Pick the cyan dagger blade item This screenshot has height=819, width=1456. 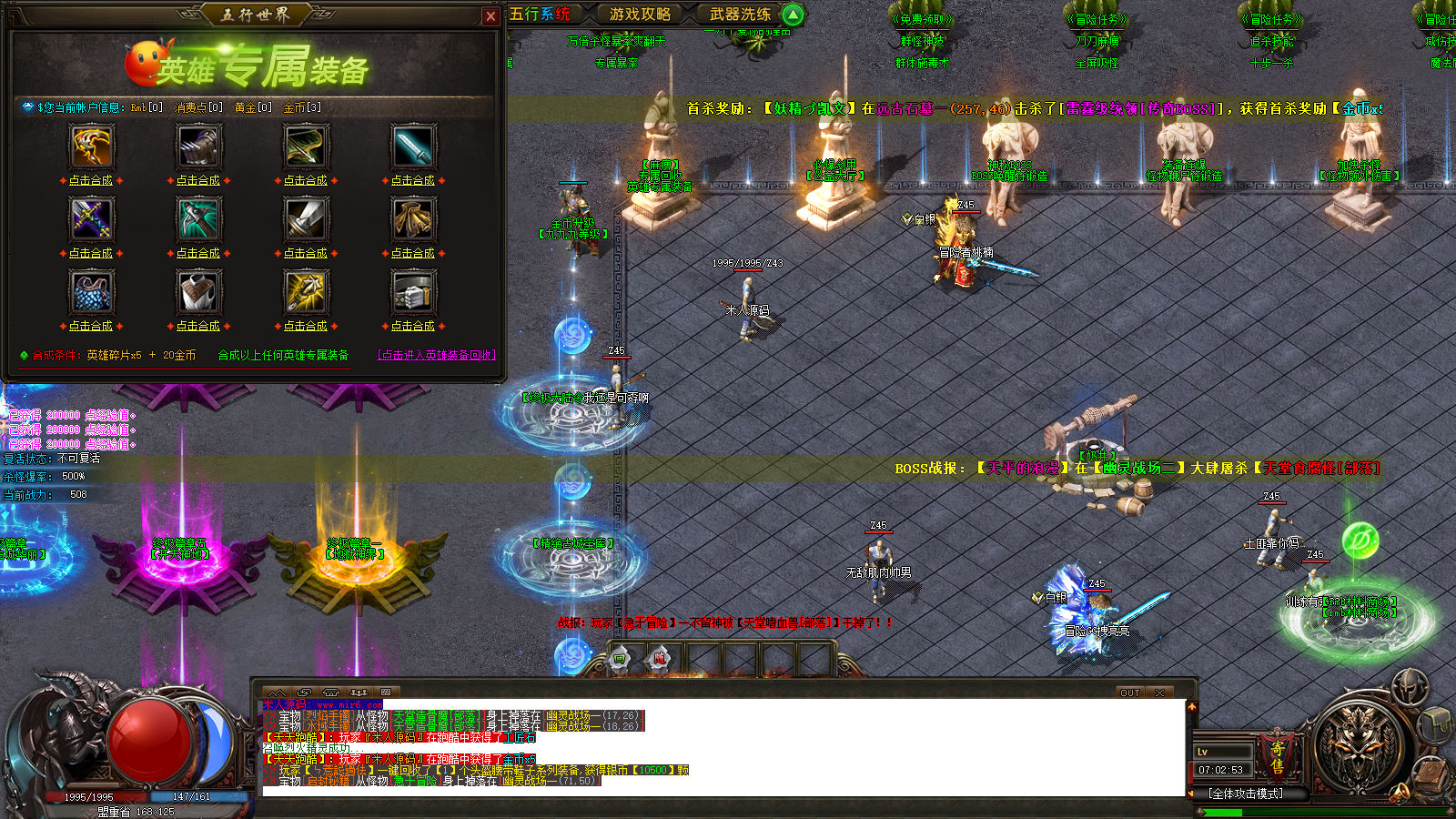coord(413,146)
